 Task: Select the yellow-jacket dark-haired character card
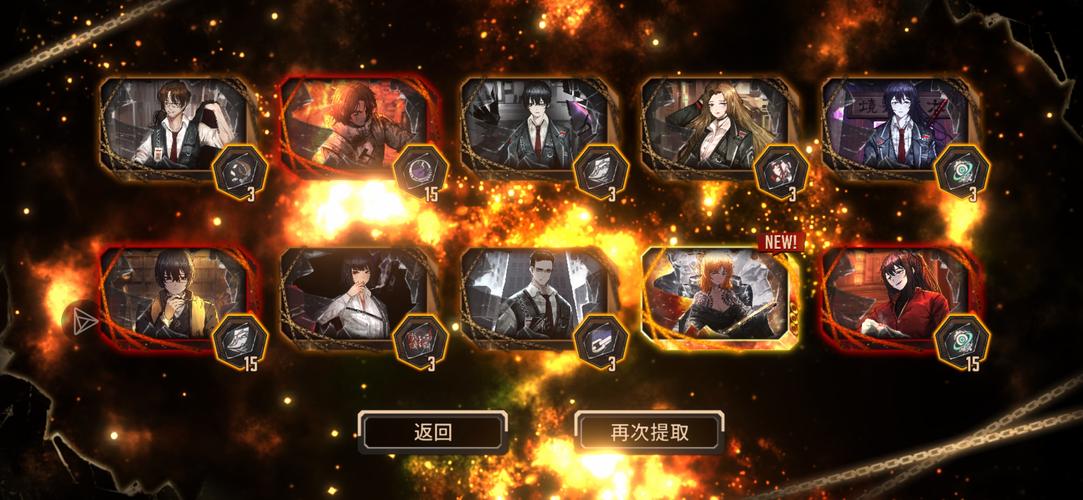[172, 296]
